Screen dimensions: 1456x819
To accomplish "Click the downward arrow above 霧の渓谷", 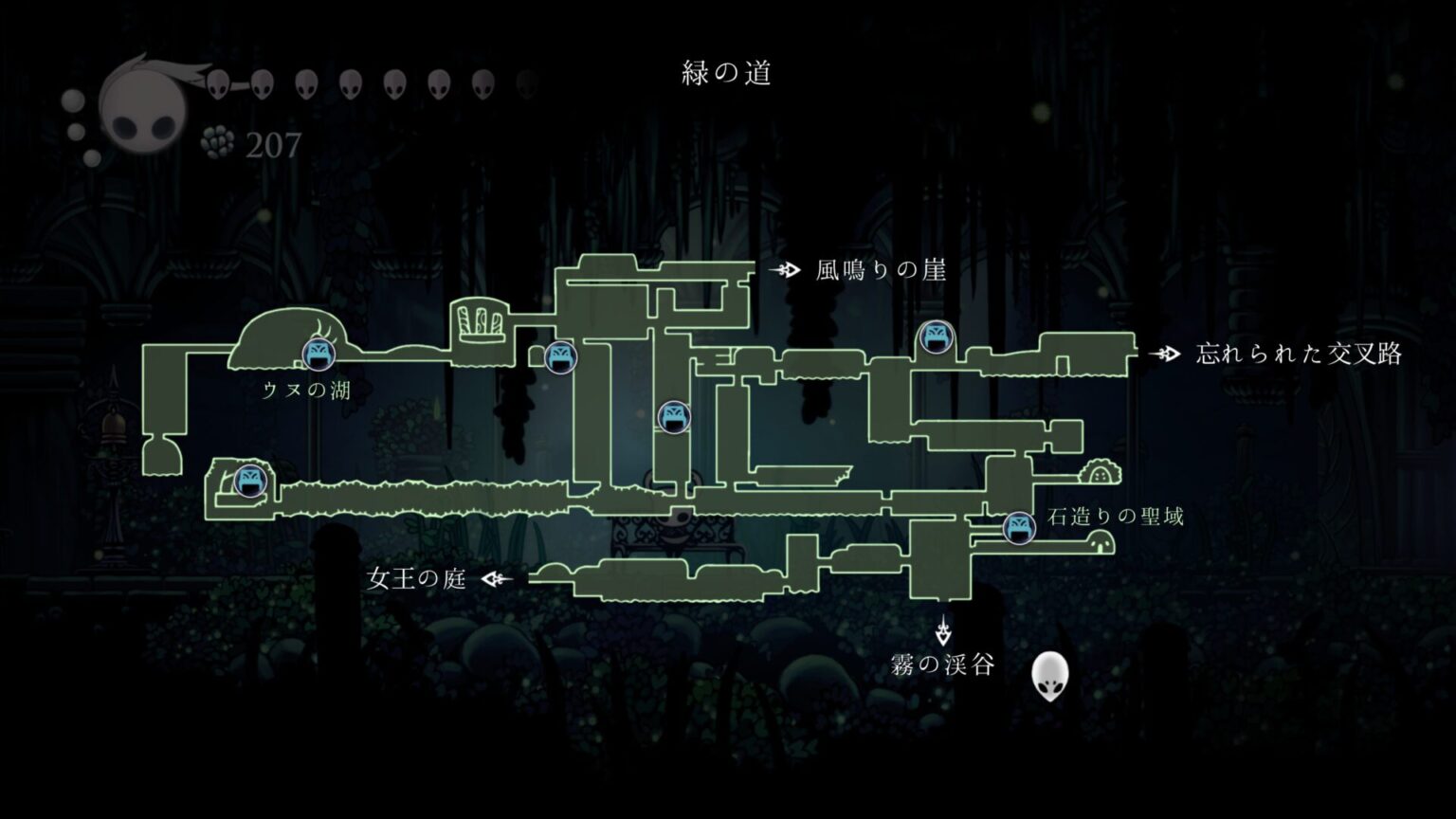I will 943,633.
